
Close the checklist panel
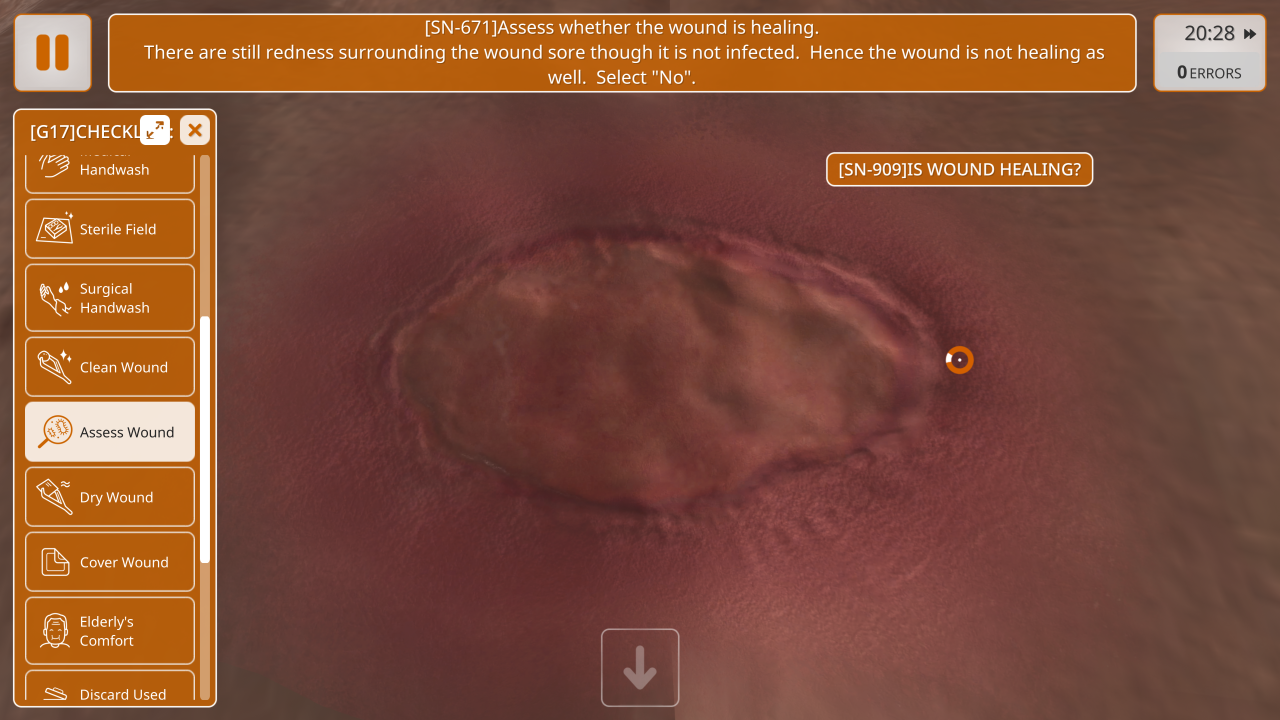coord(195,130)
